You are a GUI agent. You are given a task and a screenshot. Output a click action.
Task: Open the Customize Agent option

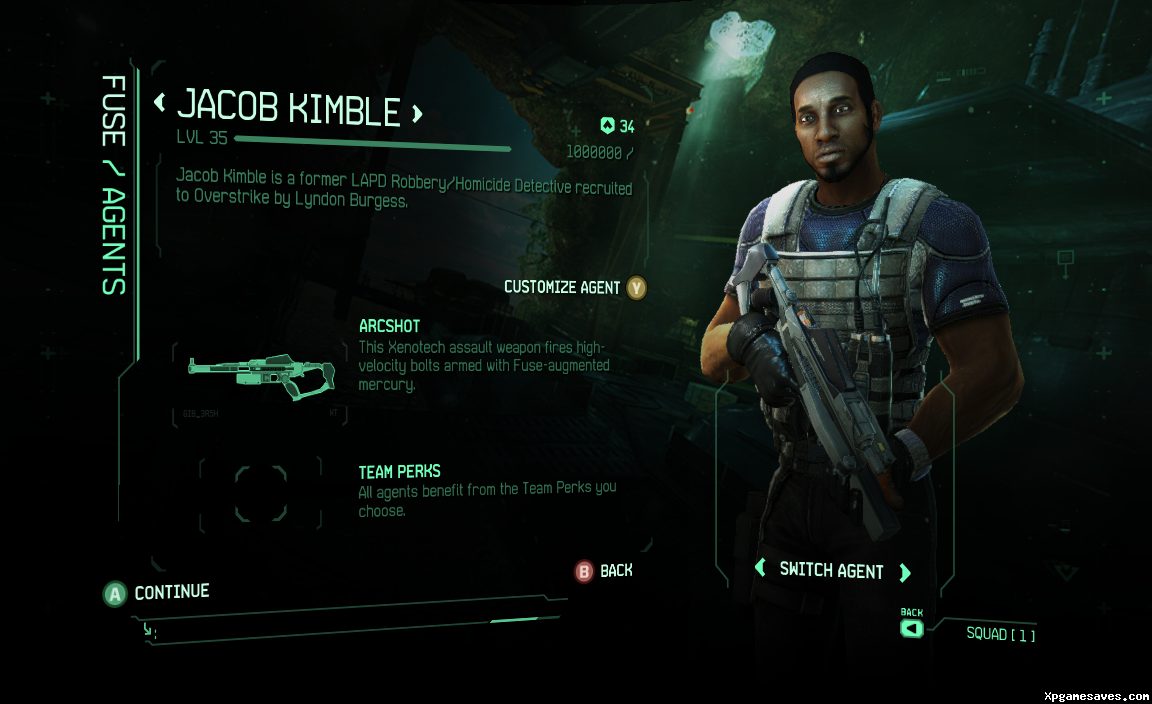tap(574, 288)
